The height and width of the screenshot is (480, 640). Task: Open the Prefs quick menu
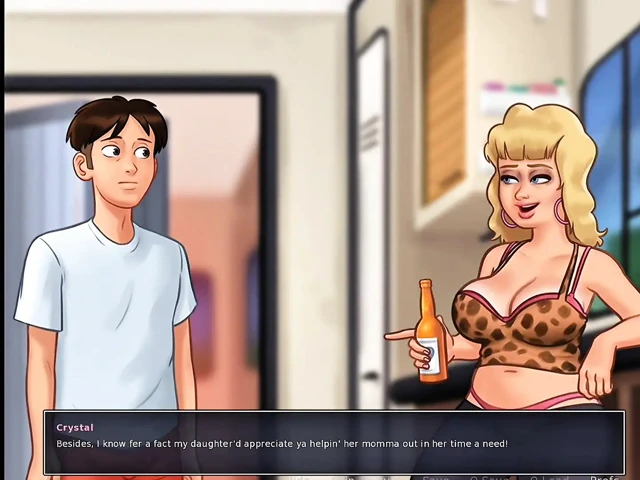605,477
